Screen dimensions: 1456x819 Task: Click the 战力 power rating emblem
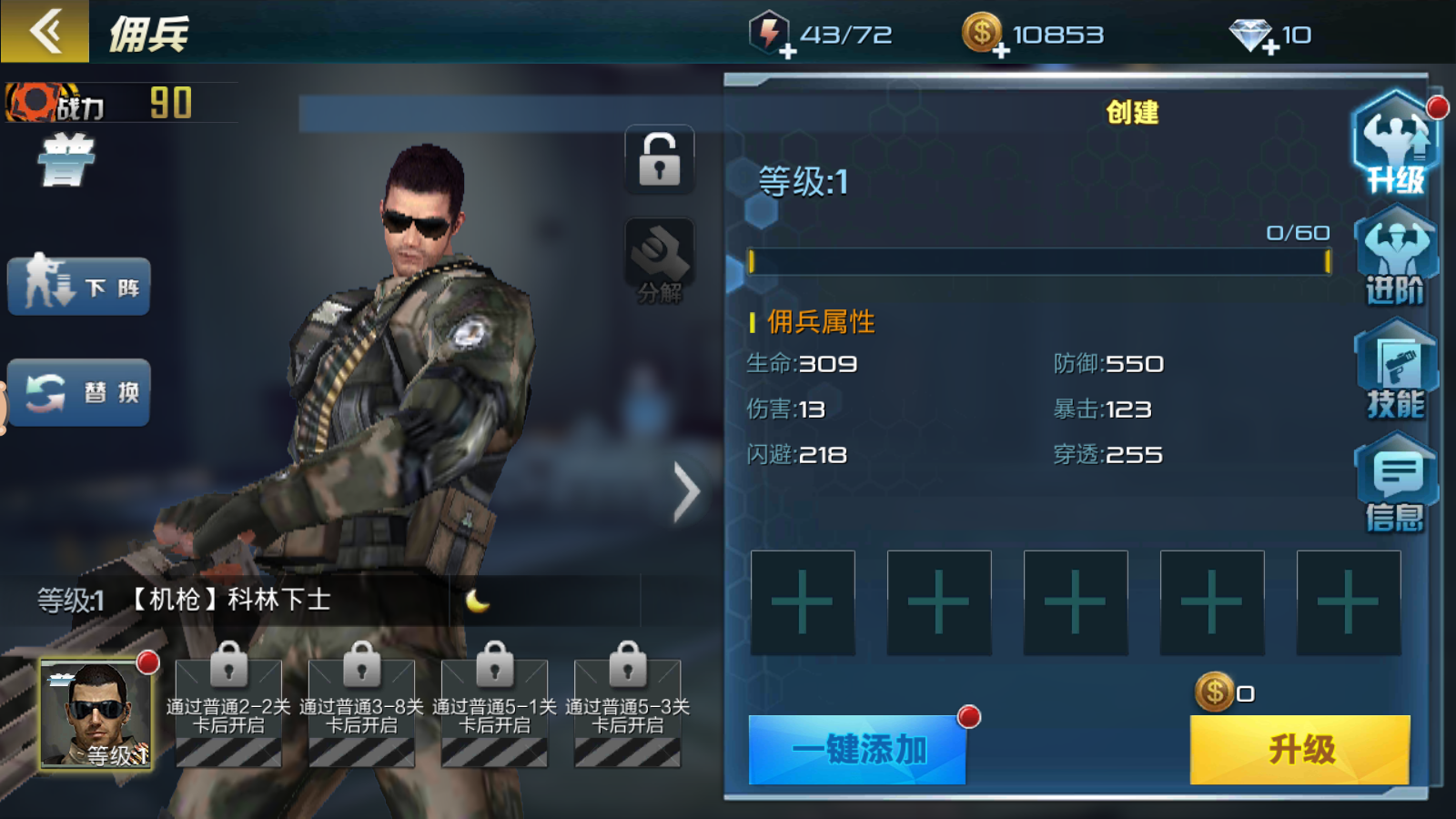[36, 103]
